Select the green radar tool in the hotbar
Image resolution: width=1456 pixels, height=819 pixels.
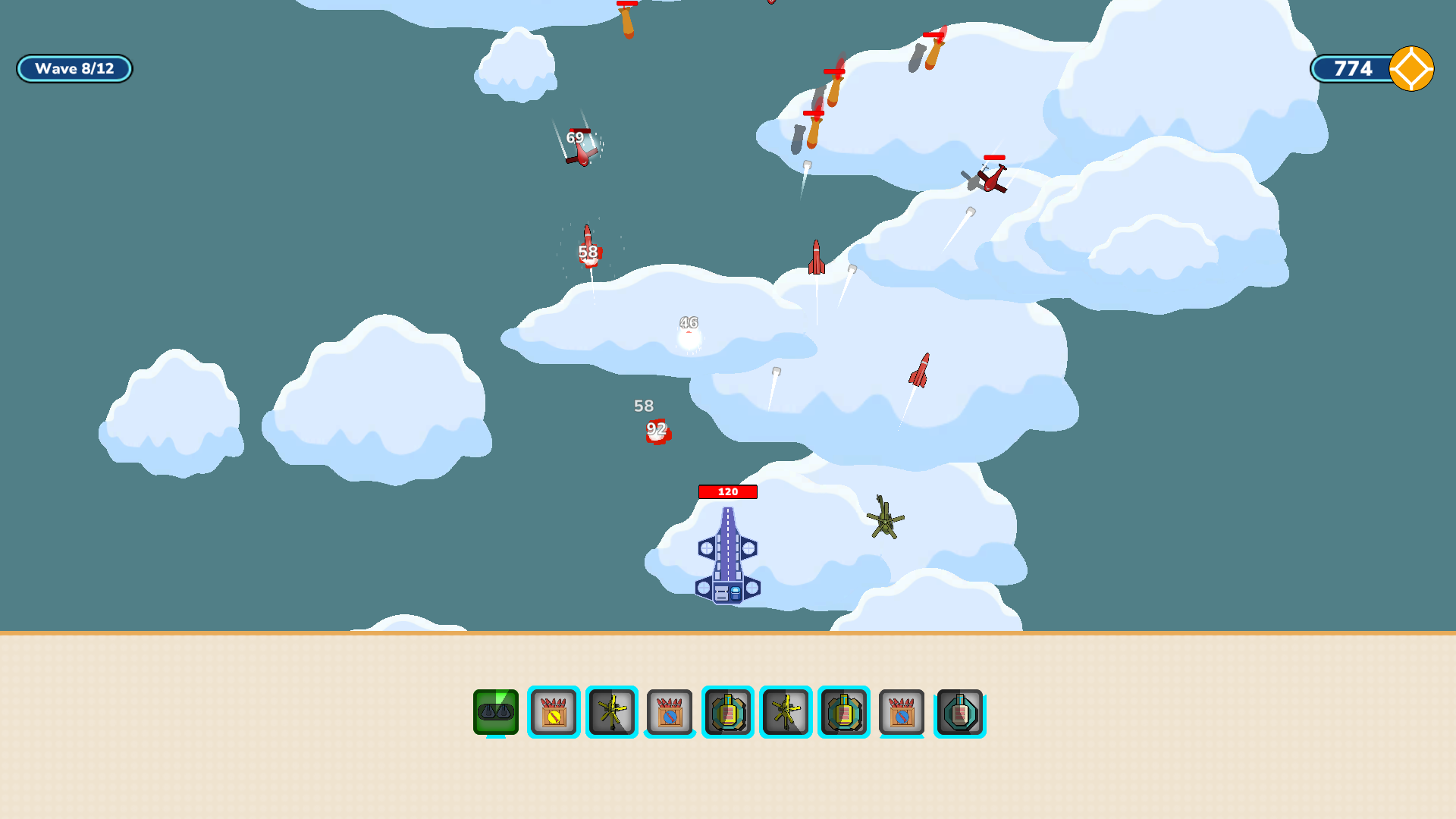tap(497, 713)
